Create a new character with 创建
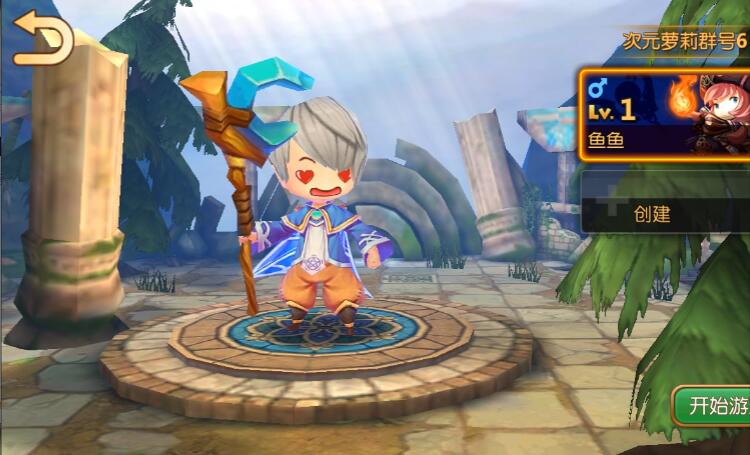 pyautogui.click(x=664, y=212)
